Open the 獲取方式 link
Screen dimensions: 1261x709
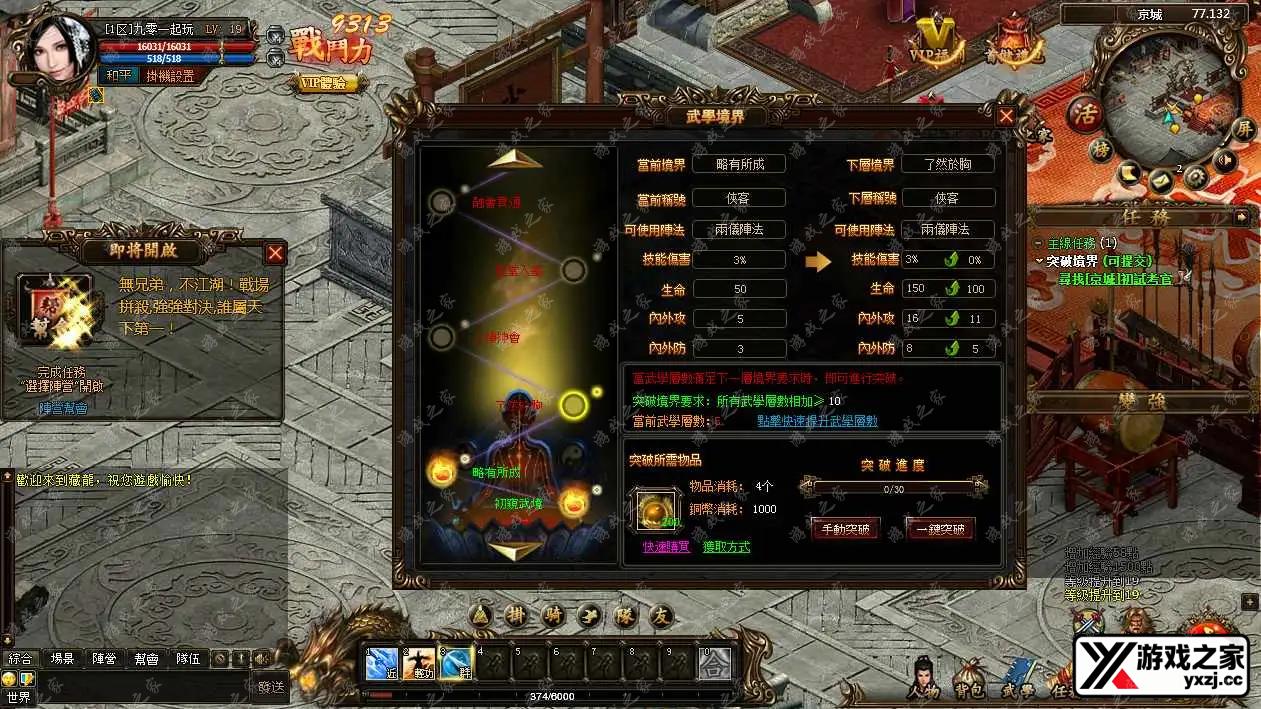pos(726,547)
